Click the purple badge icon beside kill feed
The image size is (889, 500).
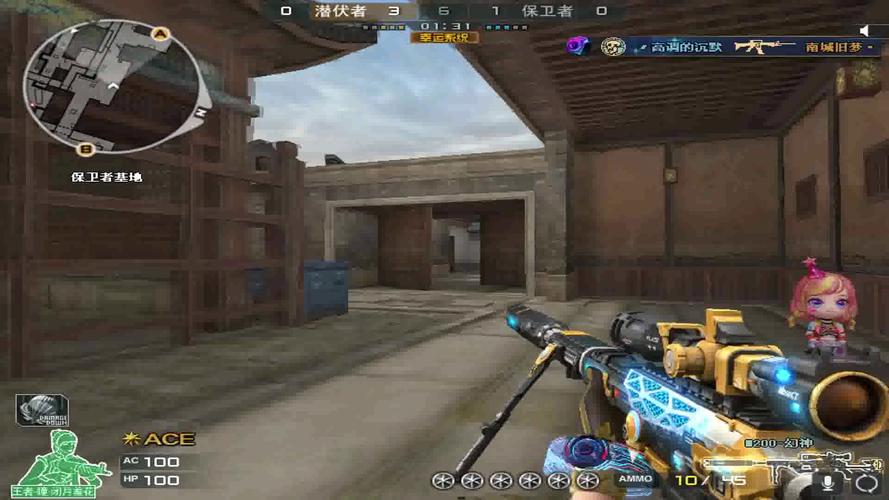pyautogui.click(x=576, y=46)
